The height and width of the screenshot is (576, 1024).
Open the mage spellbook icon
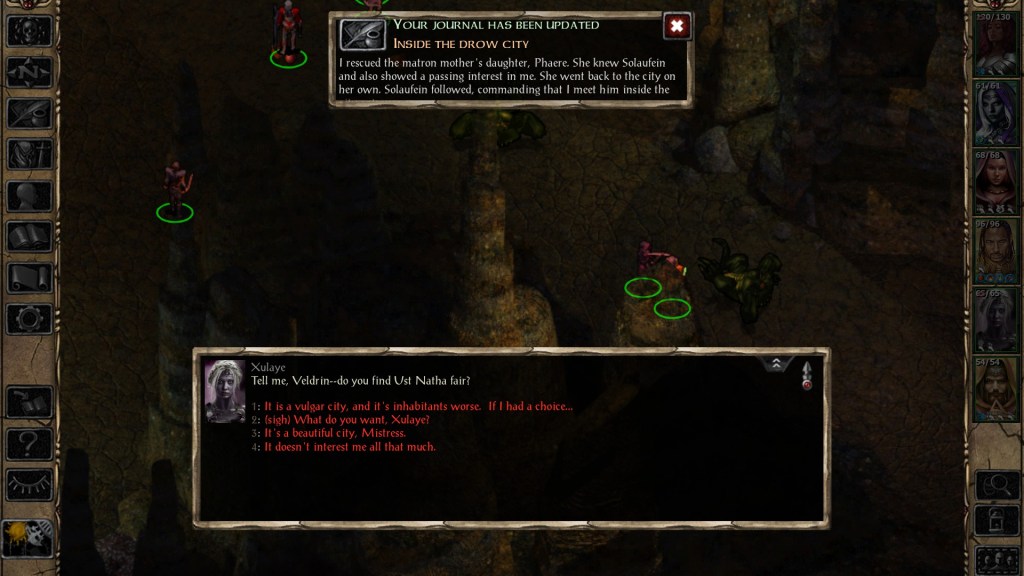(x=29, y=236)
